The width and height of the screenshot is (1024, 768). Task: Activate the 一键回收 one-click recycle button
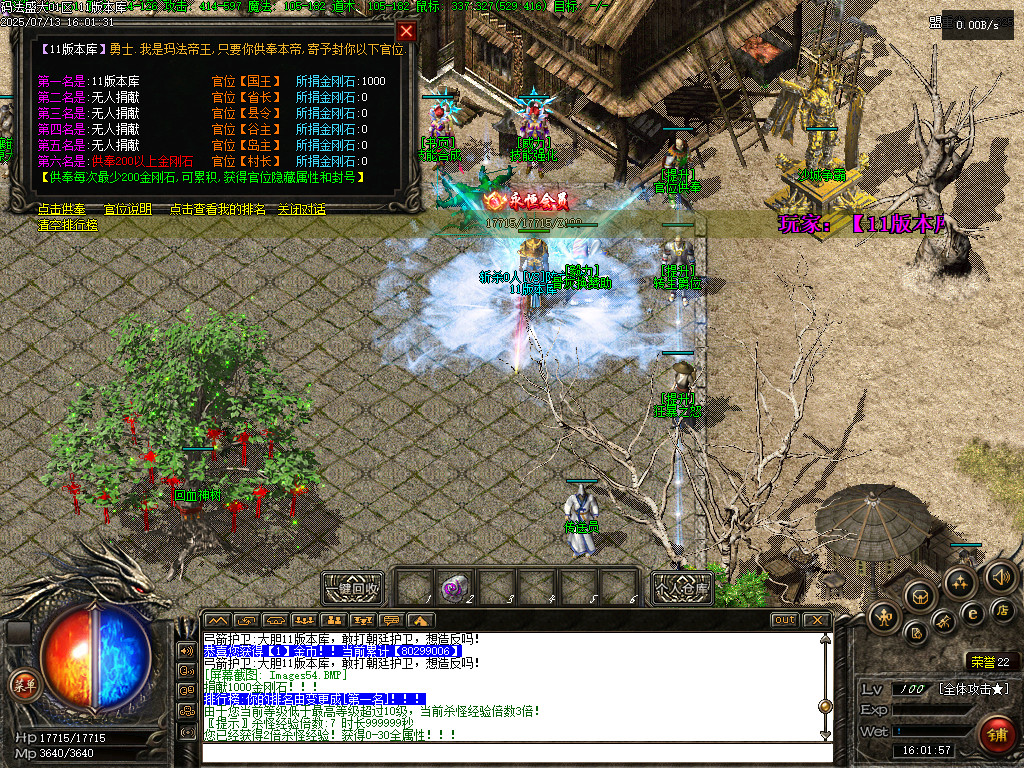point(353,588)
